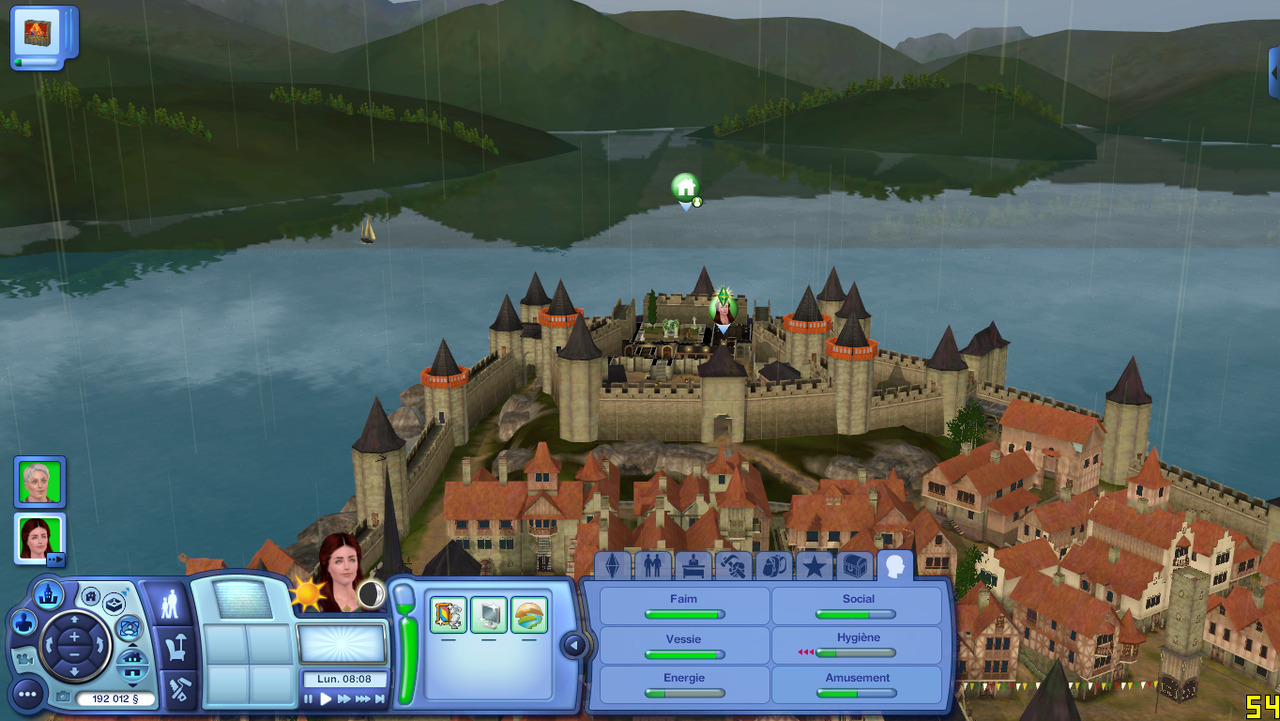This screenshot has height=721, width=1280.
Task: Open the Relationships tab with two figures
Action: click(x=652, y=567)
